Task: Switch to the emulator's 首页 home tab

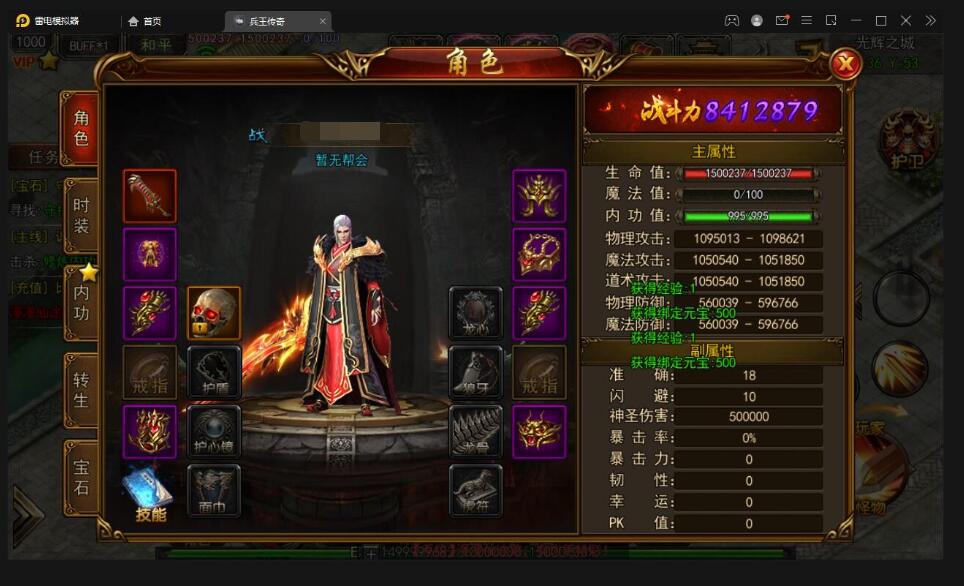Action: click(x=145, y=21)
